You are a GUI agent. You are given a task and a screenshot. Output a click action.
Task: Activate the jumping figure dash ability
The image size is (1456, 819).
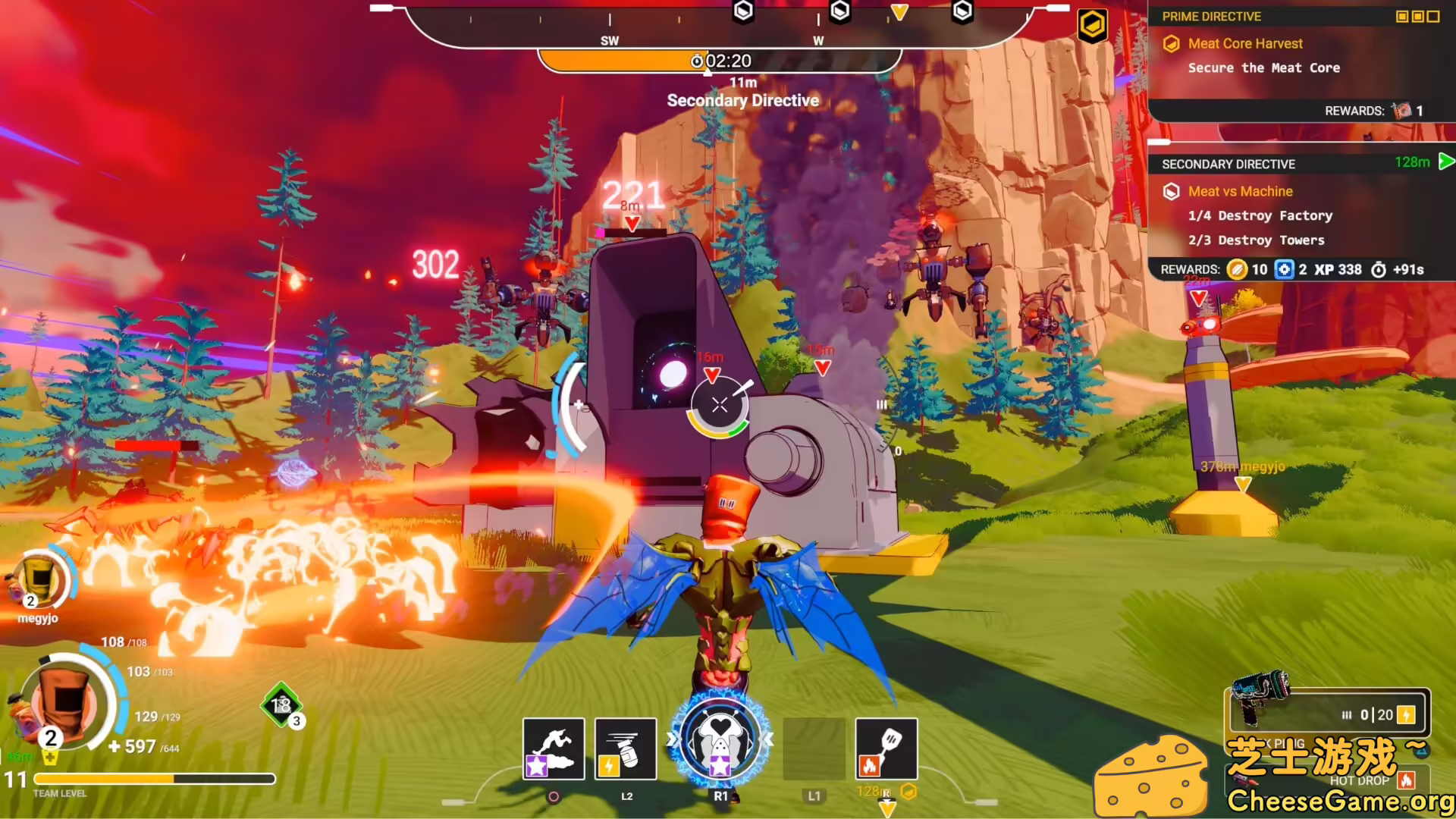click(554, 748)
